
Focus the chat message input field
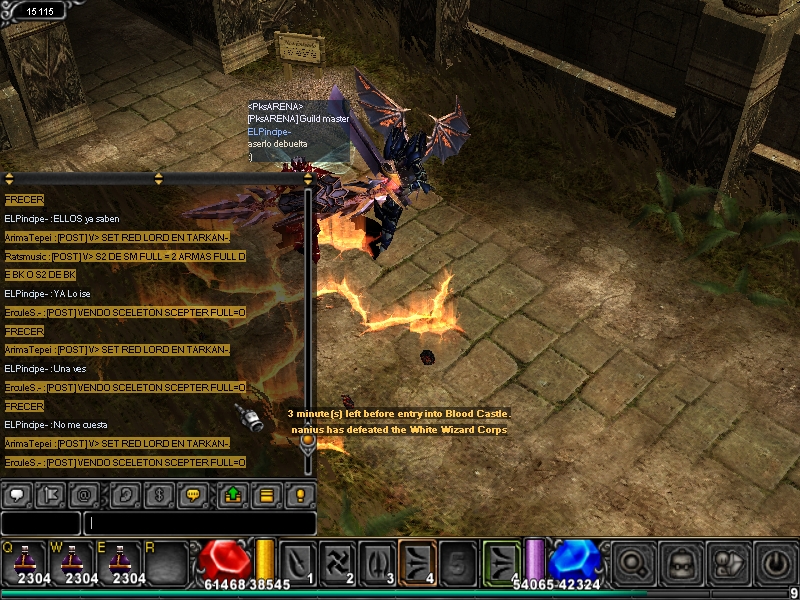[x=200, y=523]
